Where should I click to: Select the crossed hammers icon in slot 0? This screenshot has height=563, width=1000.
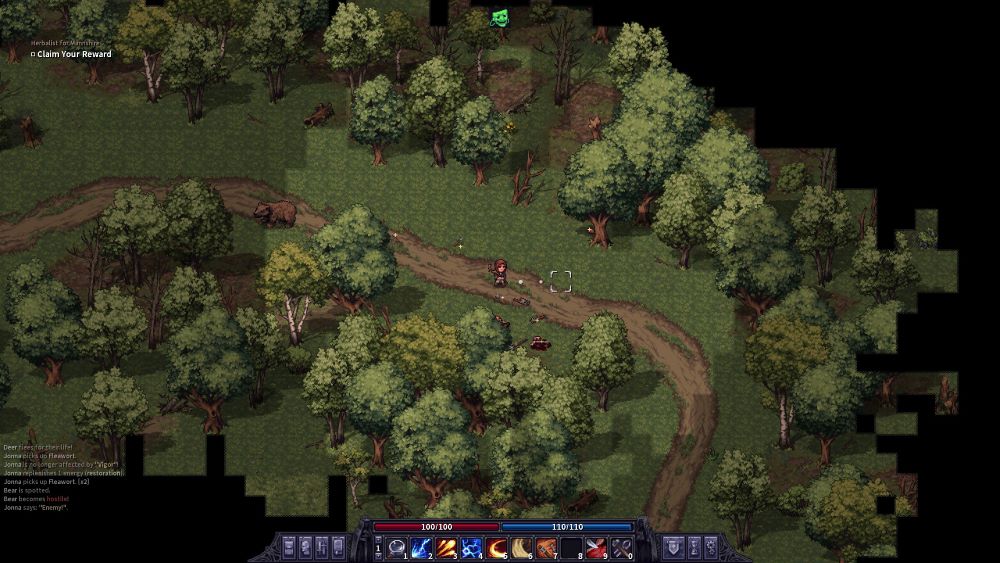click(x=622, y=546)
